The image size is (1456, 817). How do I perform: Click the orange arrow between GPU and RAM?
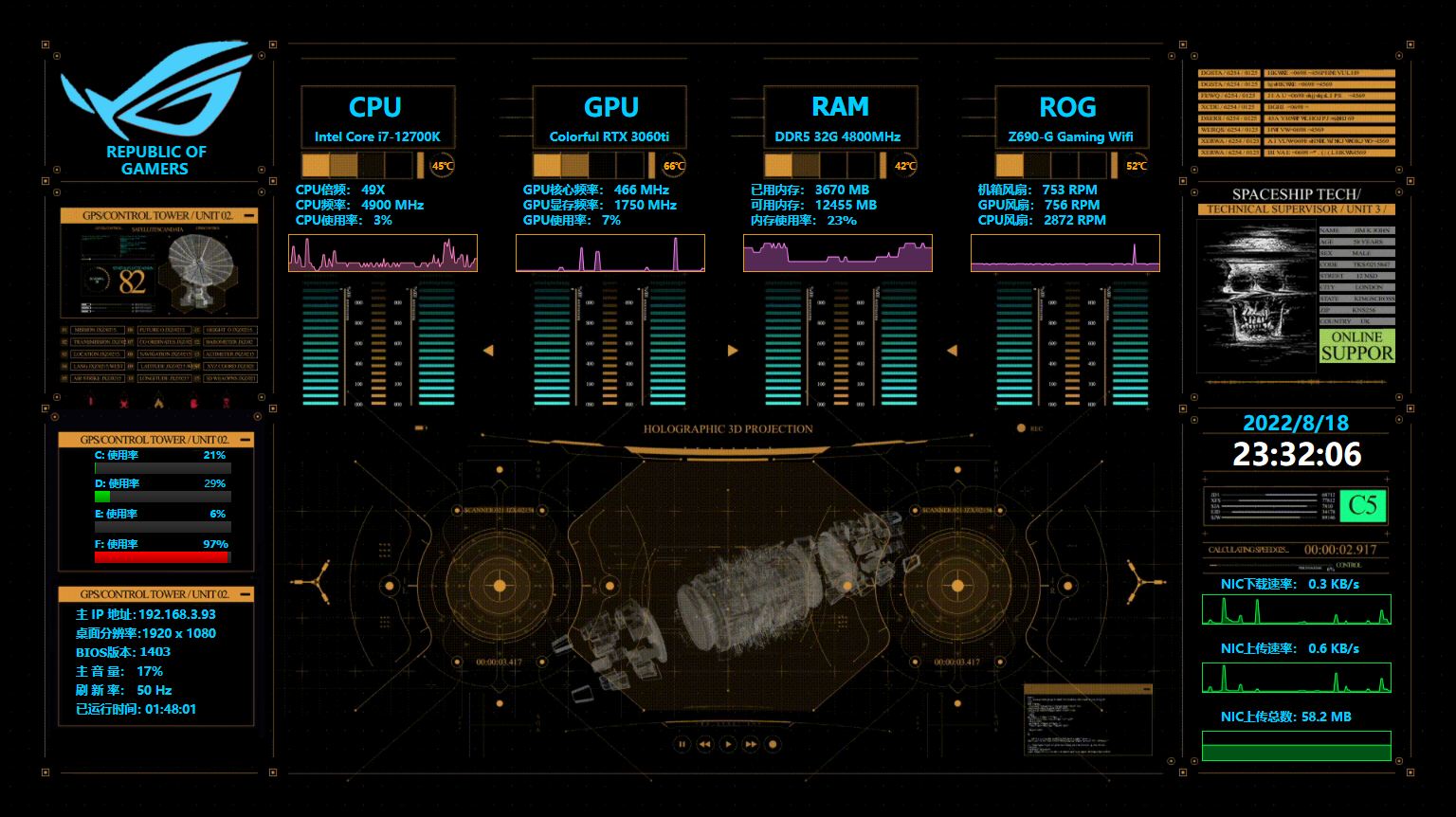[732, 351]
